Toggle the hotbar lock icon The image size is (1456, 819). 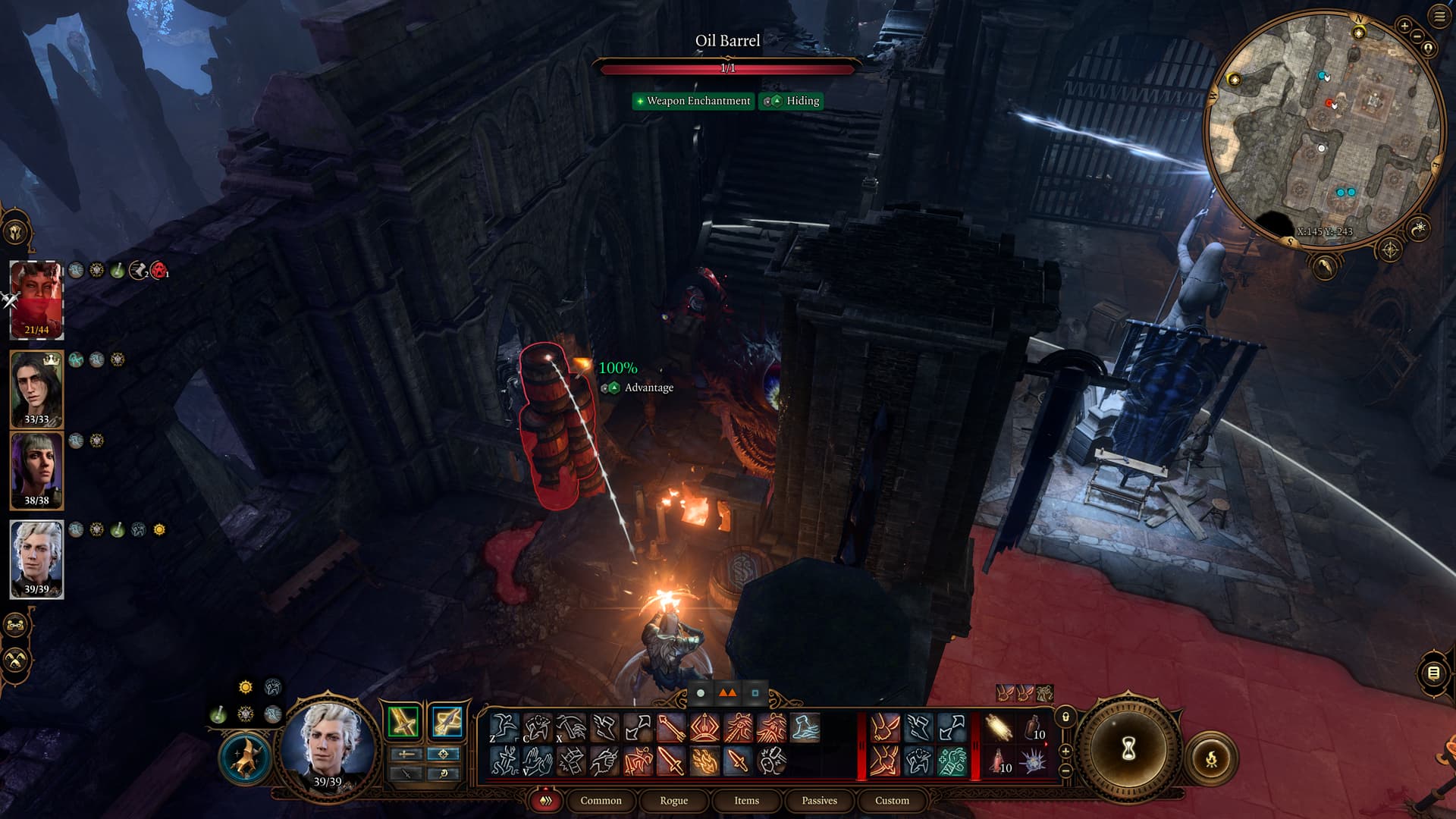pyautogui.click(x=1065, y=717)
